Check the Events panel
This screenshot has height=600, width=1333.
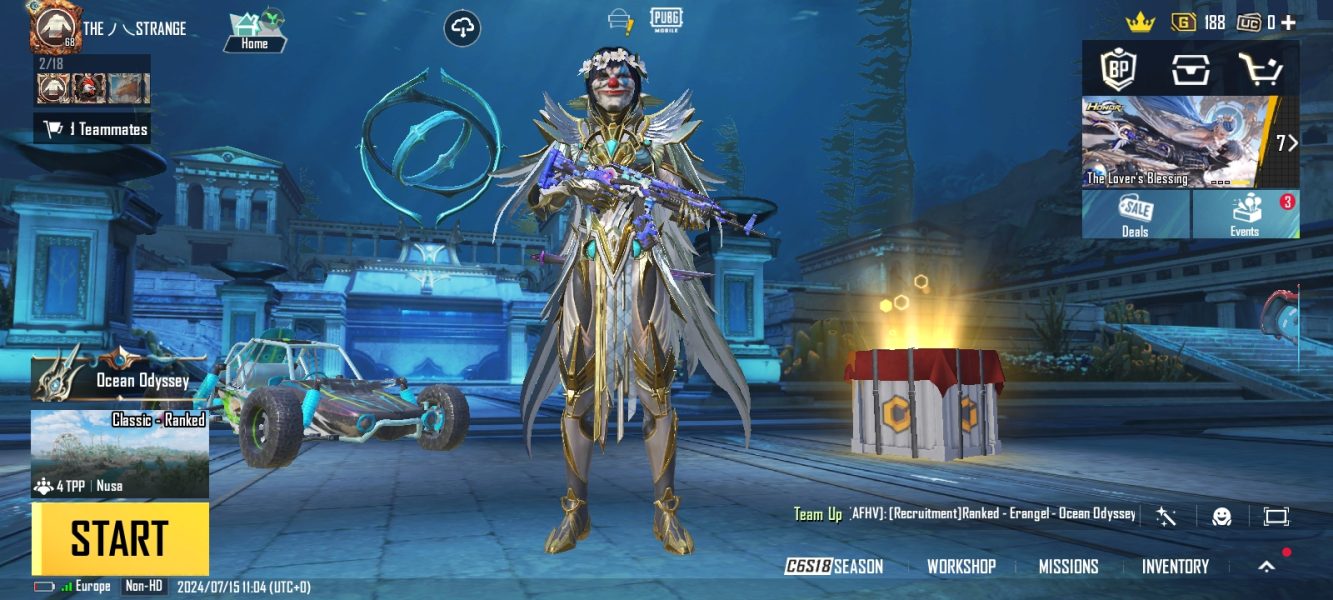(x=1245, y=214)
